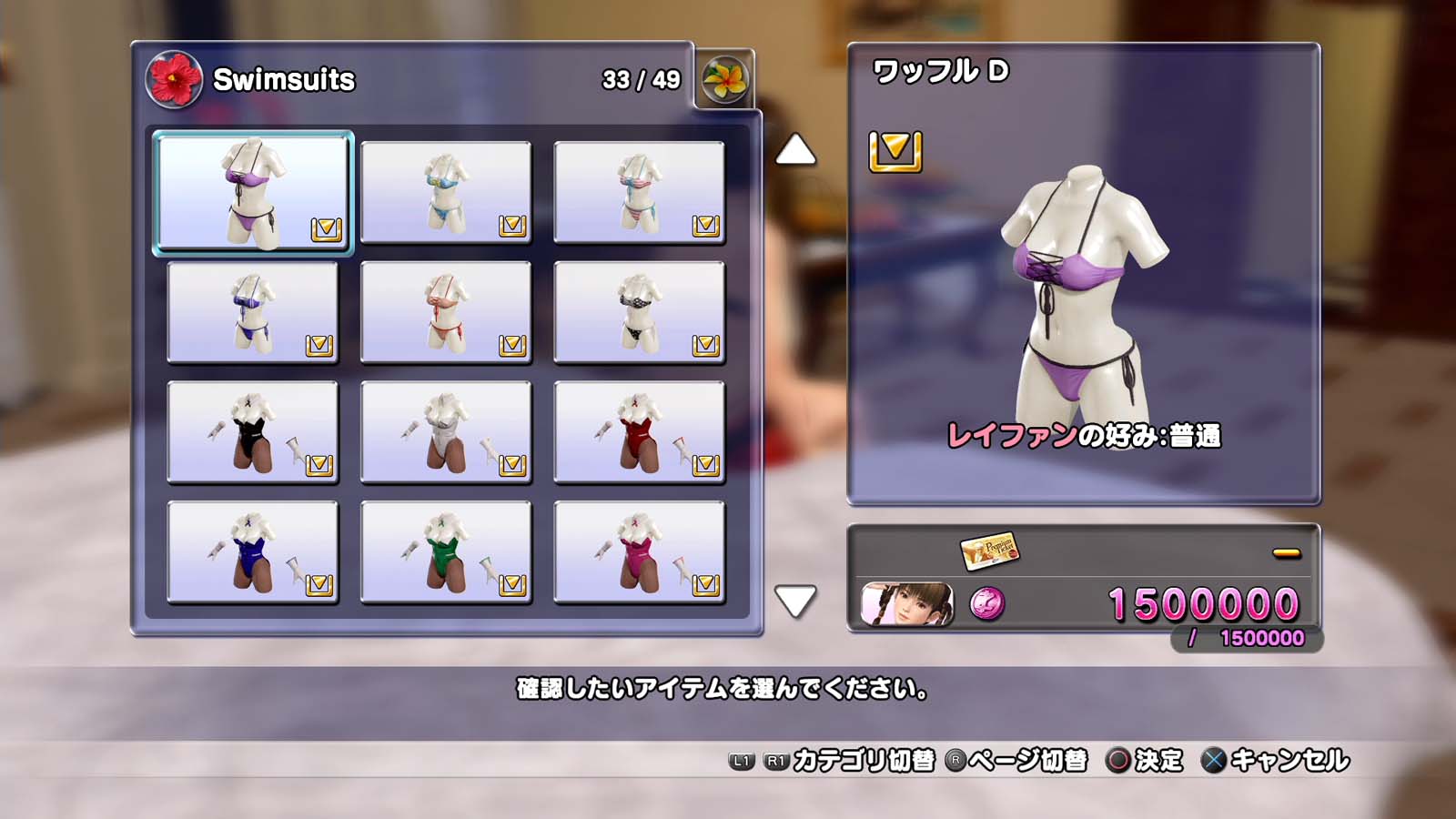Viewport: 1456px width, 819px height.
Task: Choose the salmon orange bikini tile
Action: click(x=446, y=312)
